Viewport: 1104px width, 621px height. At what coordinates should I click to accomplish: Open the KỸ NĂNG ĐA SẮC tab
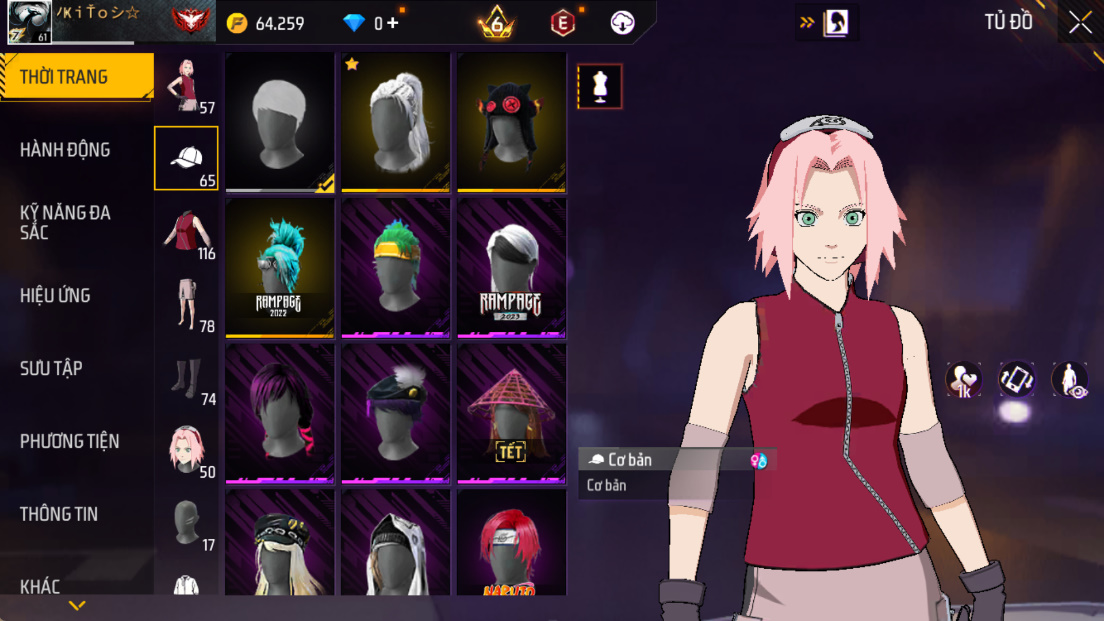pyautogui.click(x=65, y=222)
